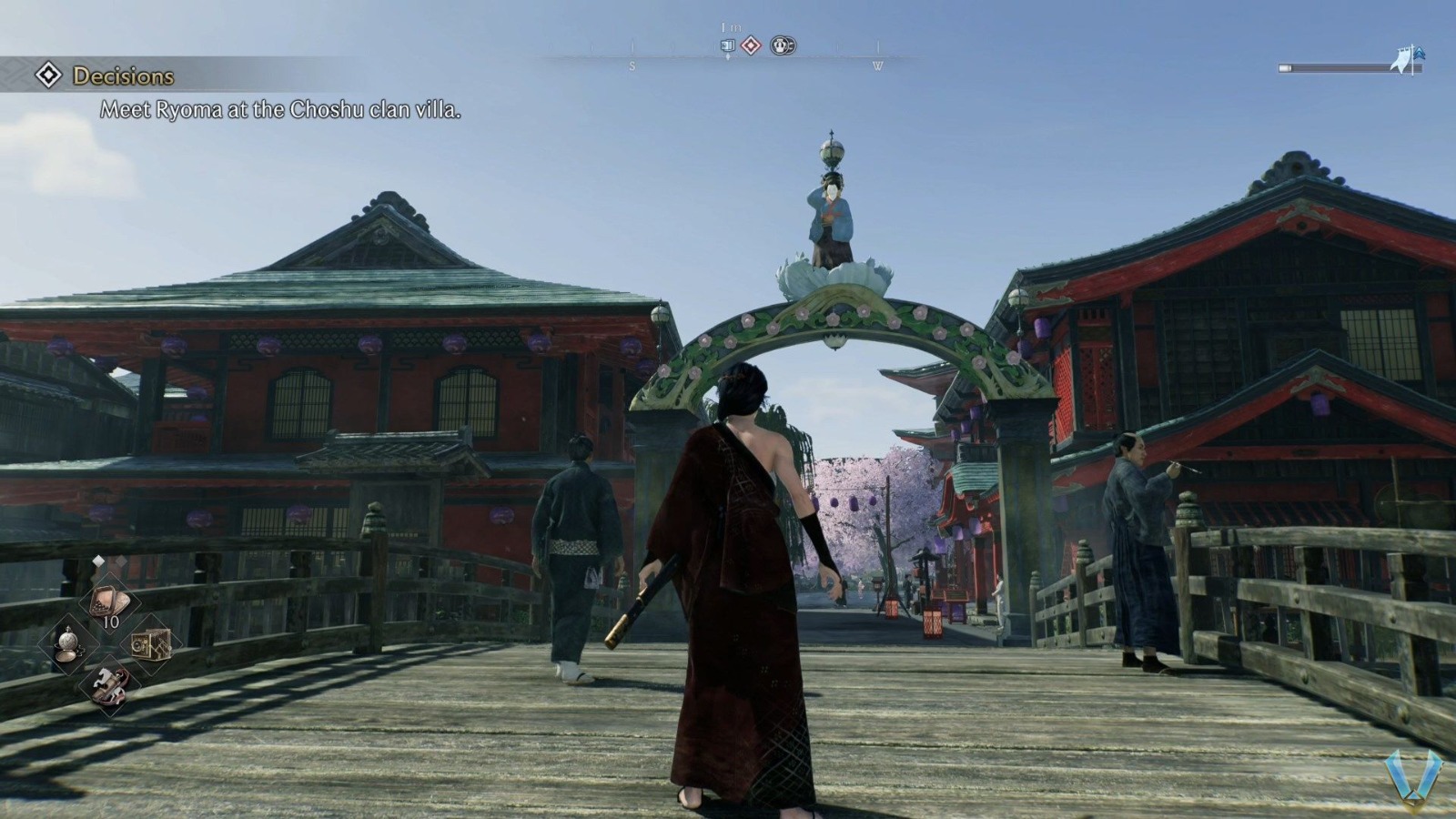
Task: Click the compass position needle below shop icon
Action: (x=728, y=57)
